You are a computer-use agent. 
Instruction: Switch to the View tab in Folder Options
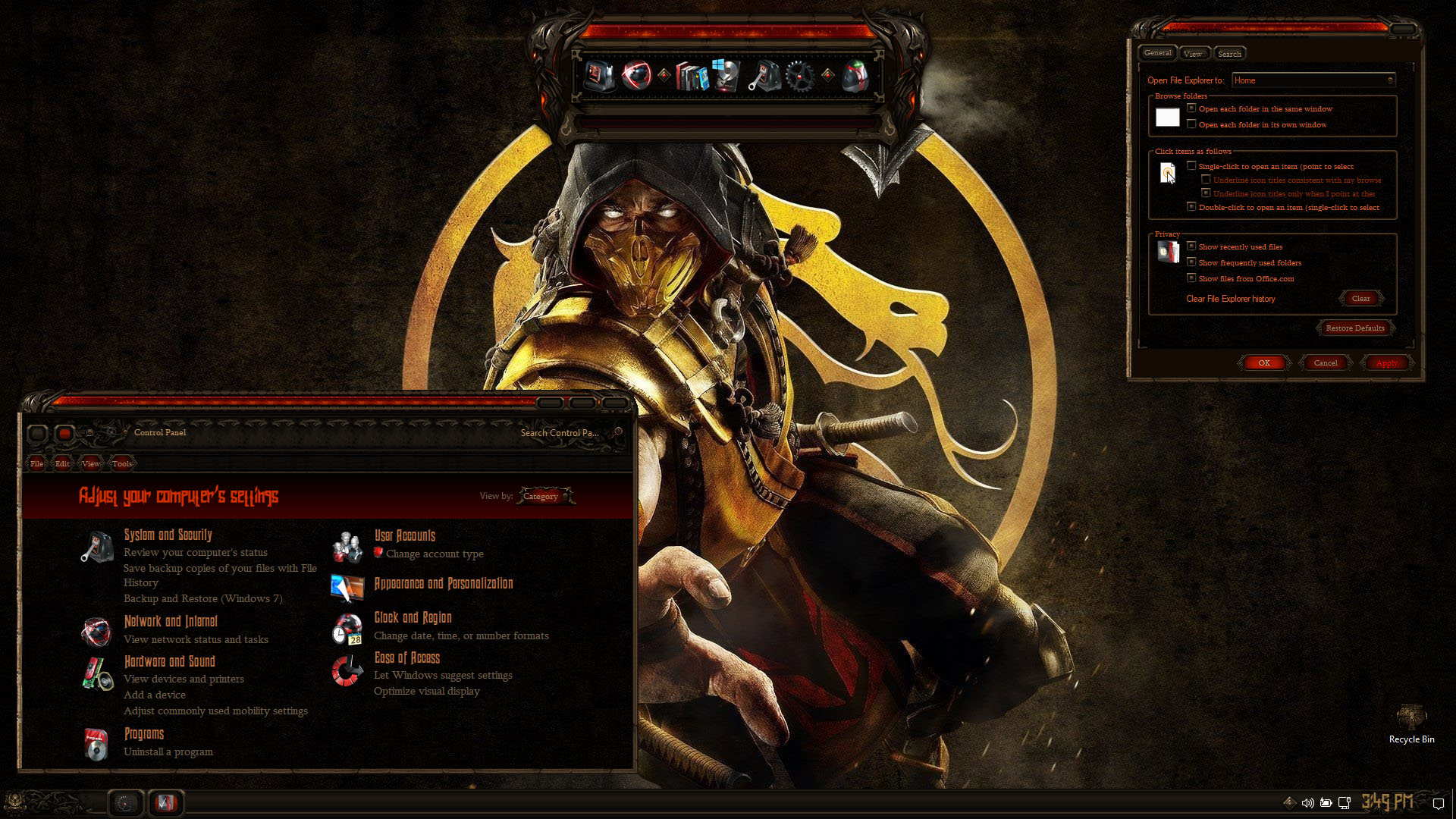point(1193,54)
